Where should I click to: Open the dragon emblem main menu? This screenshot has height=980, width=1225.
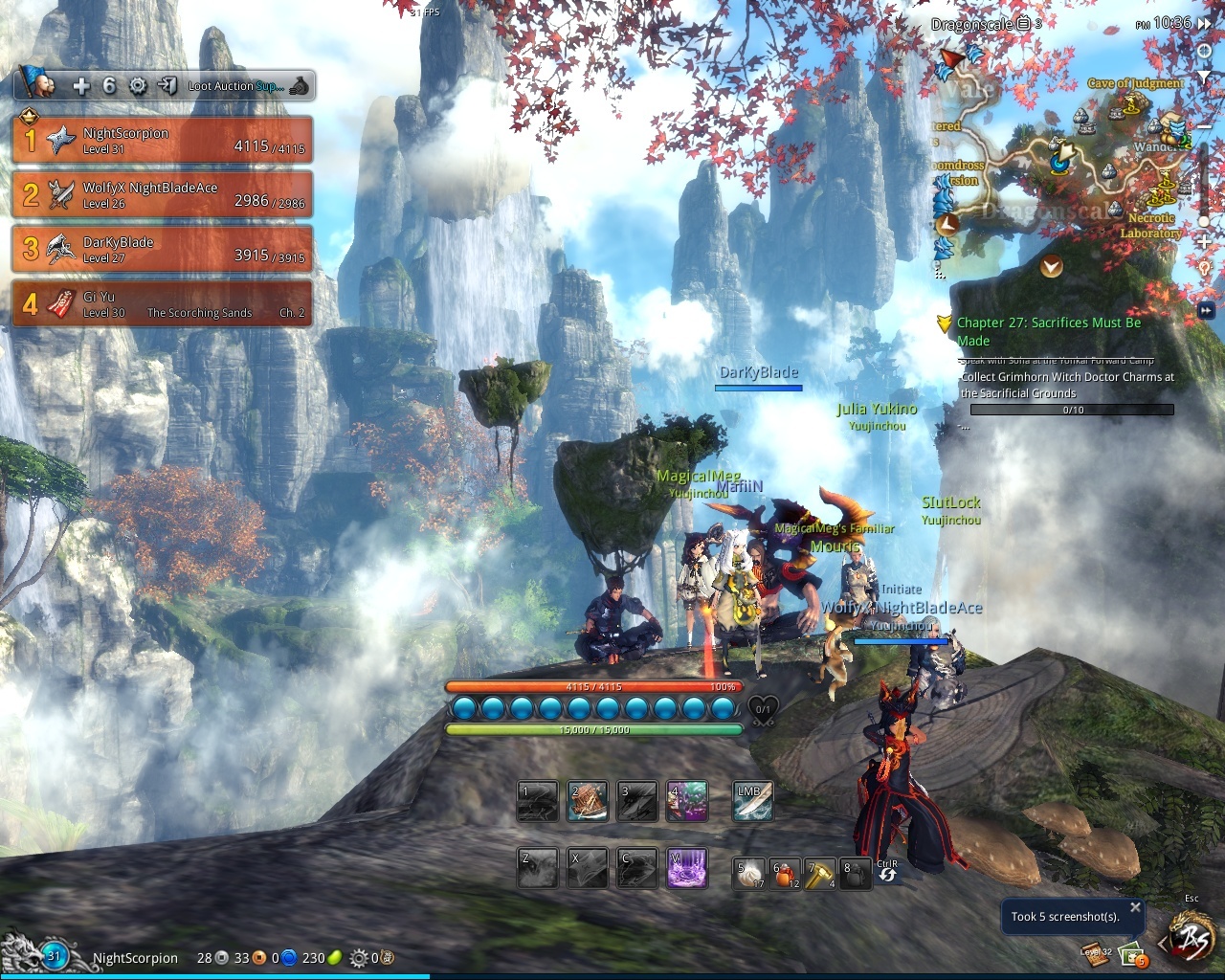[x=1192, y=941]
